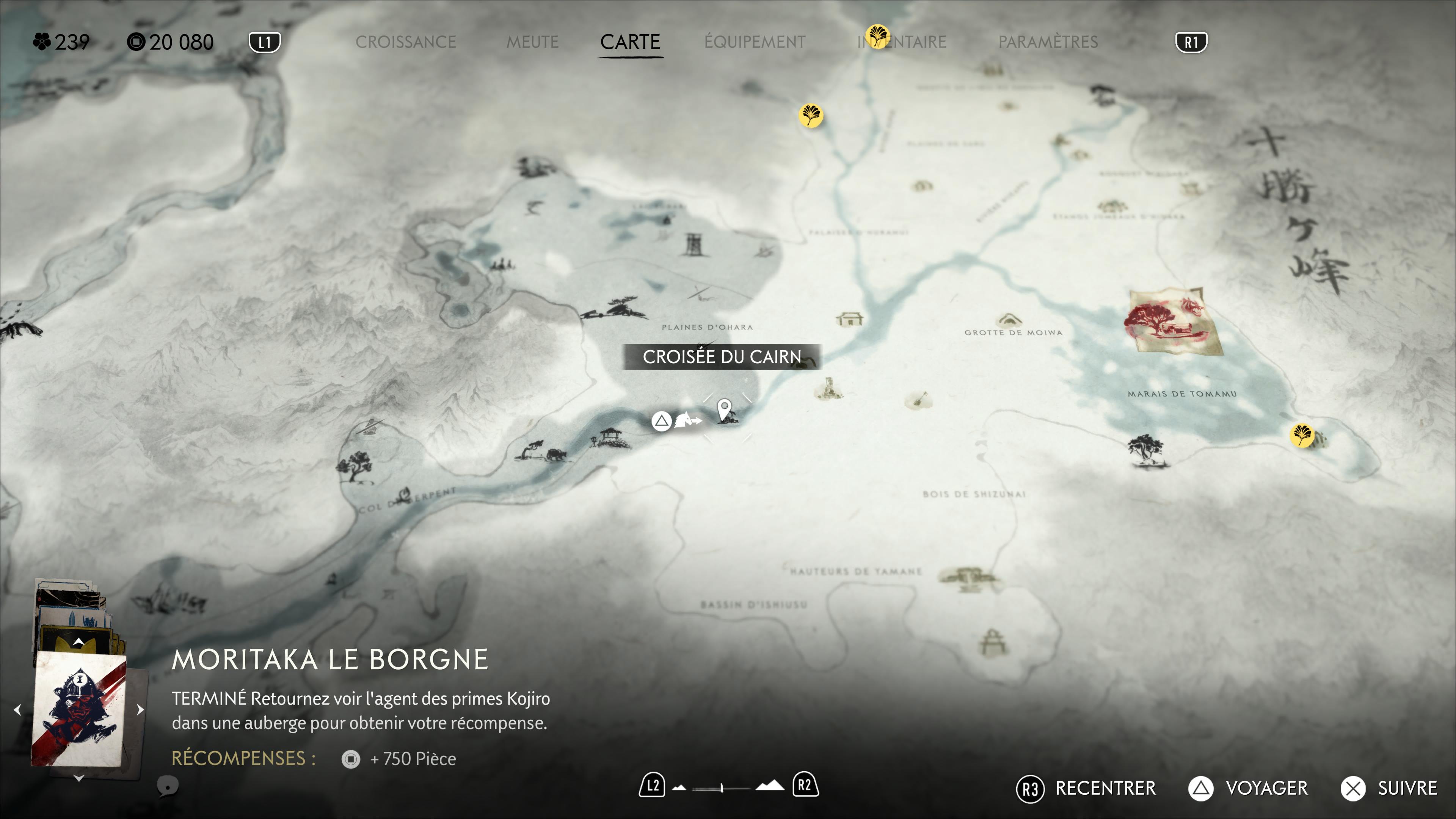Viewport: 1456px width, 819px height.
Task: Switch to the Croissance tab
Action: (x=405, y=42)
